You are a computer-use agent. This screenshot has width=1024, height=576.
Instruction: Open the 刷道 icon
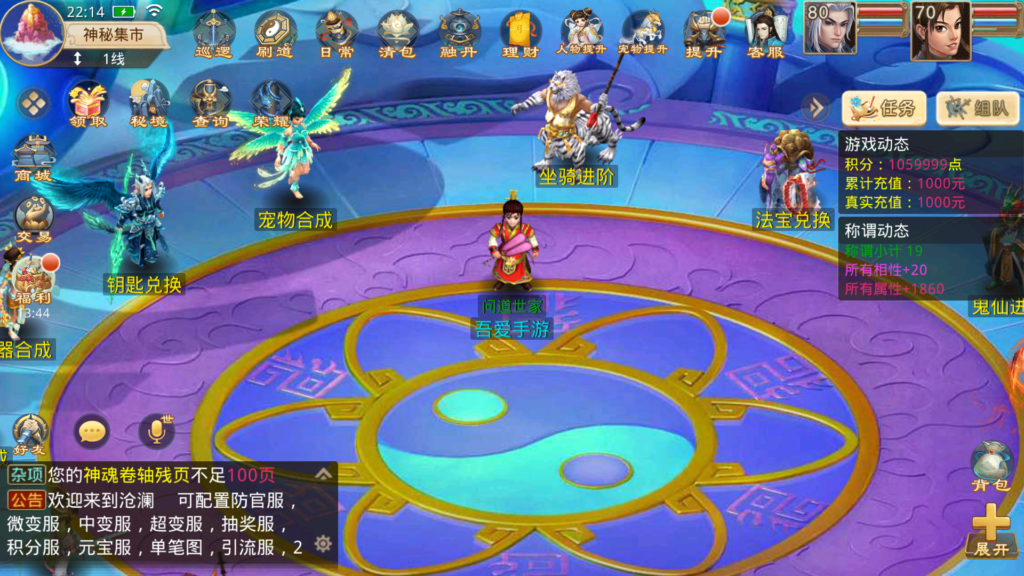(275, 33)
